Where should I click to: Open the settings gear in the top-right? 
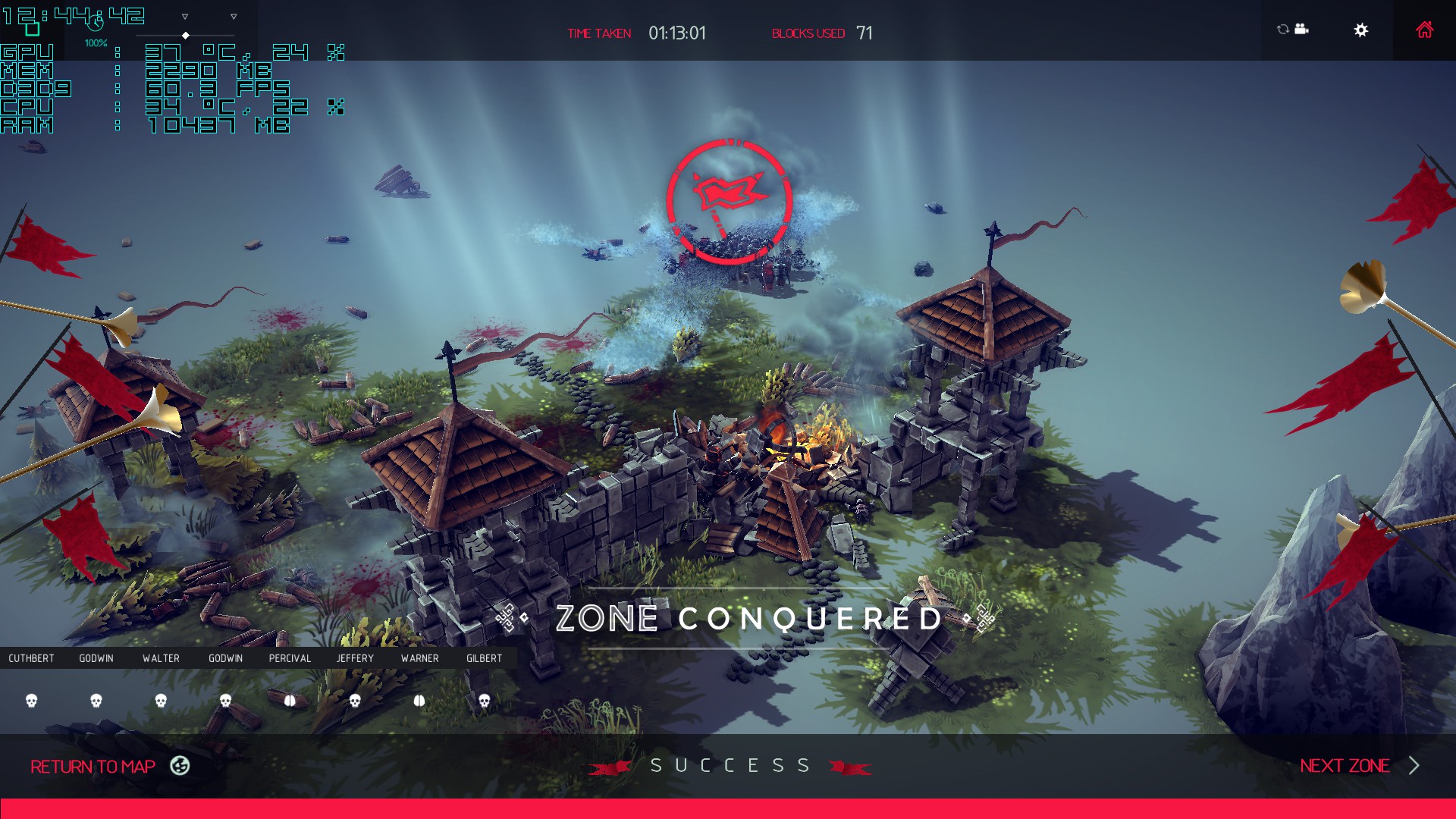click(1361, 30)
